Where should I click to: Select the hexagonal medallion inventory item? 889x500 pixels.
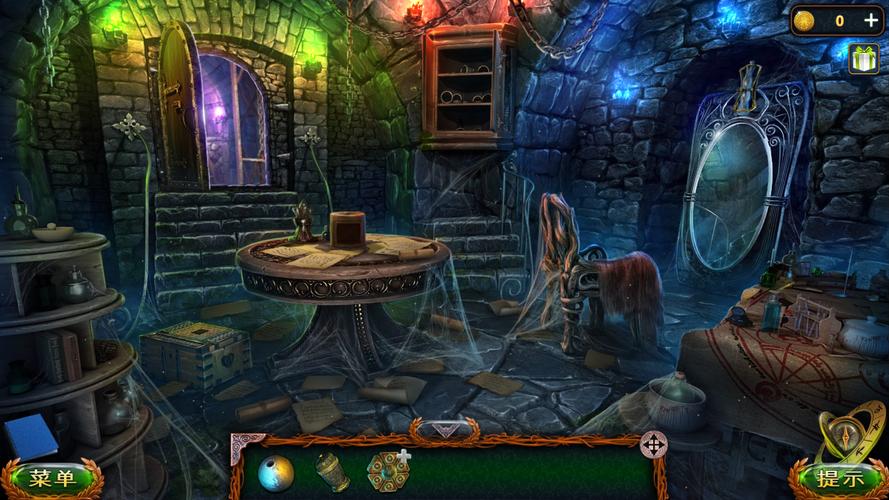click(x=385, y=471)
